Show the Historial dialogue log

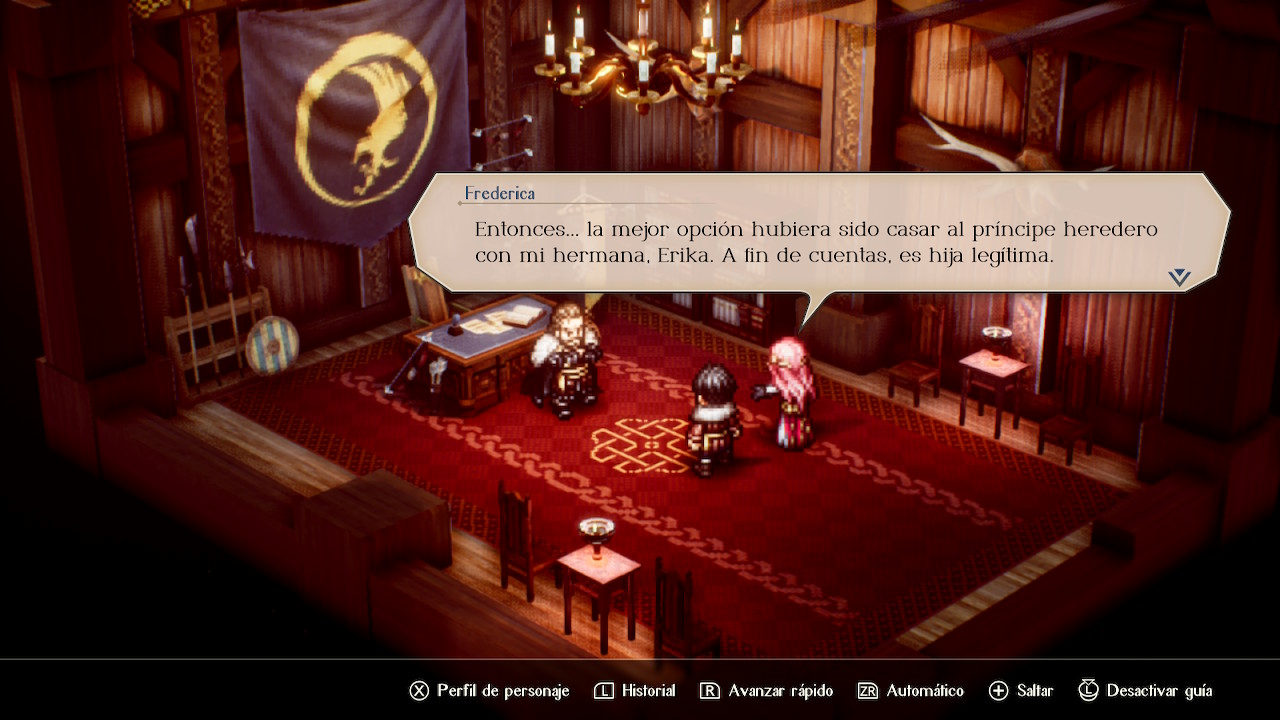coord(635,691)
